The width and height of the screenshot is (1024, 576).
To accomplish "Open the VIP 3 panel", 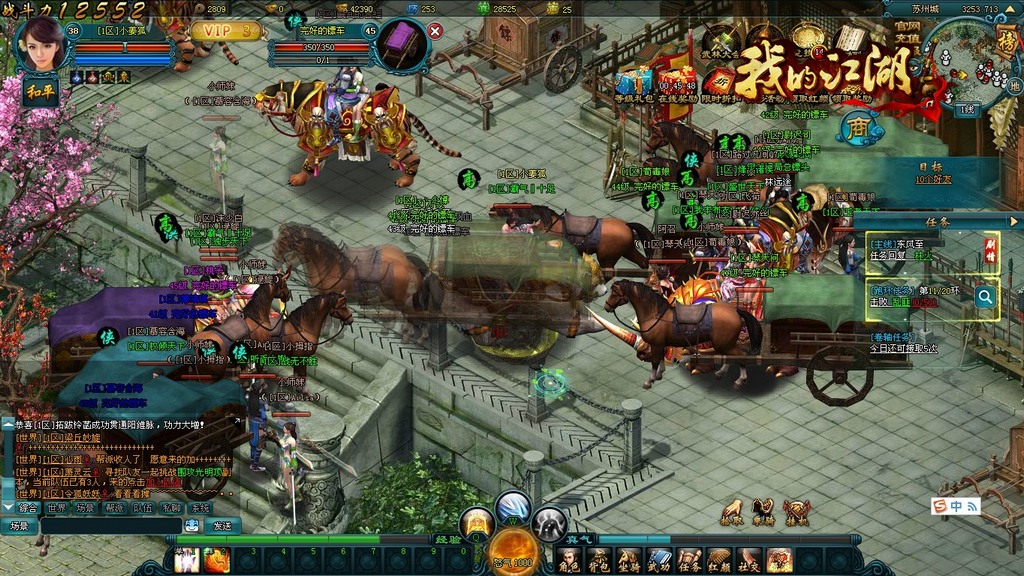I will [227, 31].
